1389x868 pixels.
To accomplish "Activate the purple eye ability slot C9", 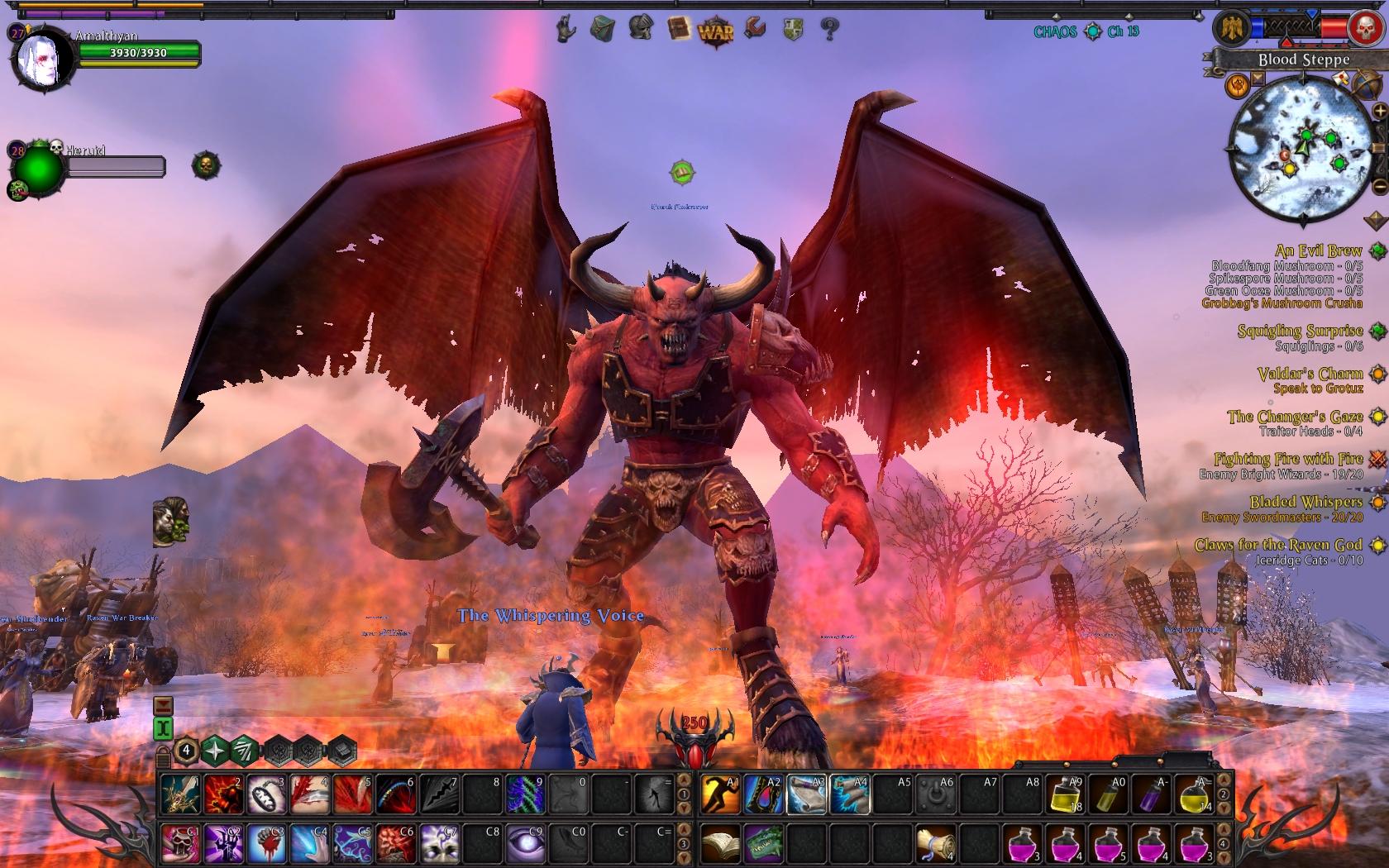I will (x=524, y=844).
